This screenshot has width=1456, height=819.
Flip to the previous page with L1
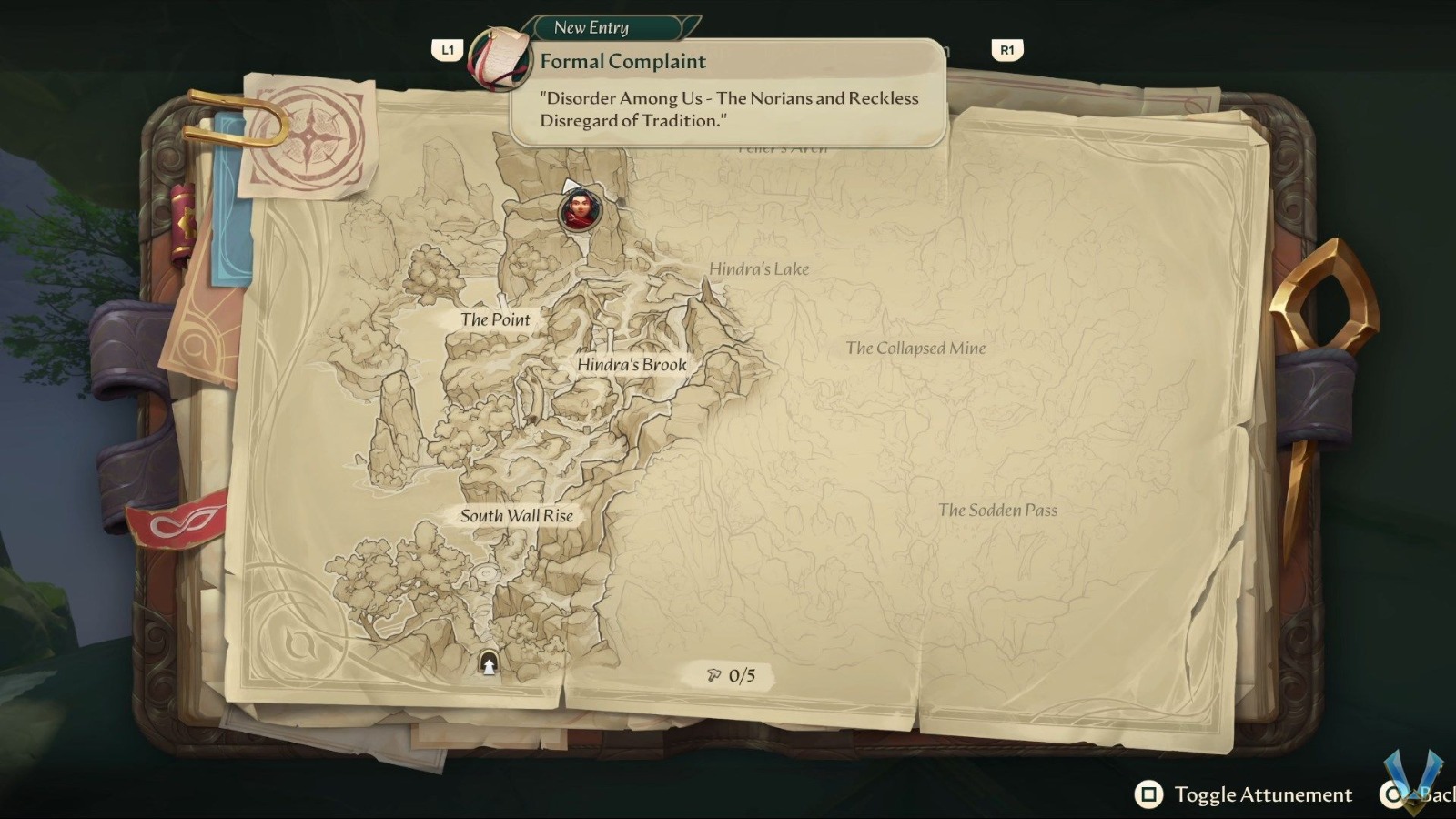coord(447,50)
